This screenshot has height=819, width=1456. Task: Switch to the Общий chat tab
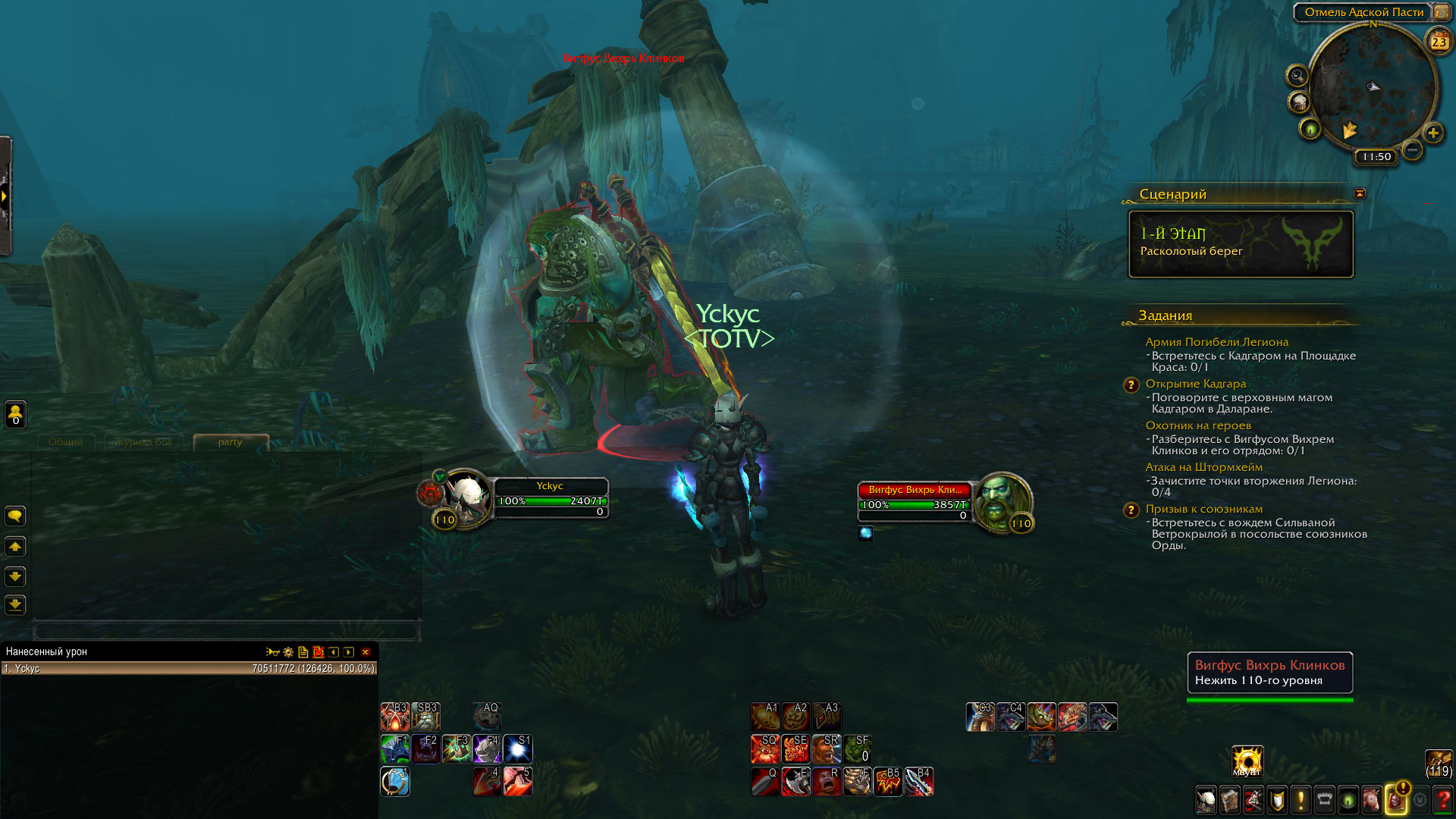coord(66,442)
